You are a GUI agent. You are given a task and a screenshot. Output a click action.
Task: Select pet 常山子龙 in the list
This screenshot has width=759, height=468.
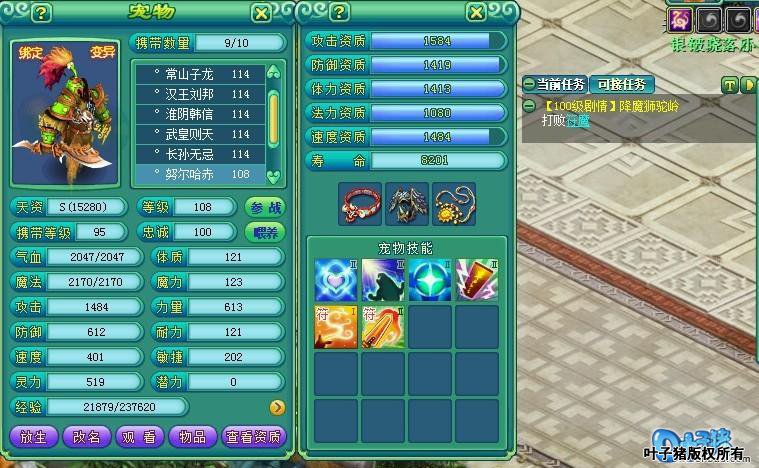[201, 75]
